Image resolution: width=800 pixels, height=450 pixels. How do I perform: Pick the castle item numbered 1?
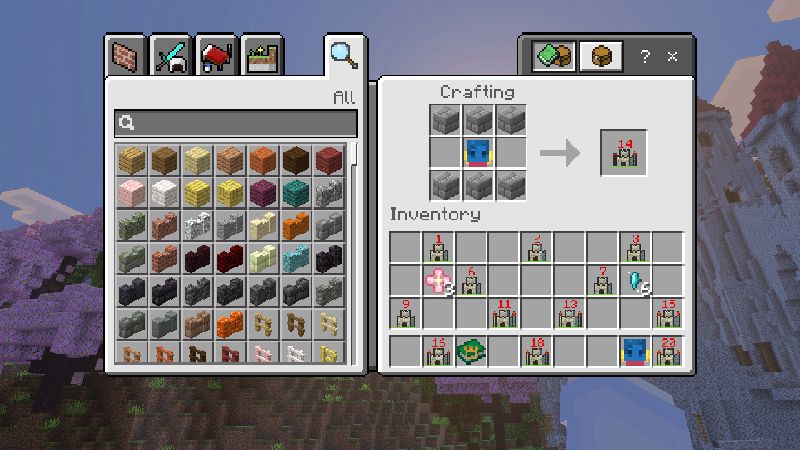(438, 248)
